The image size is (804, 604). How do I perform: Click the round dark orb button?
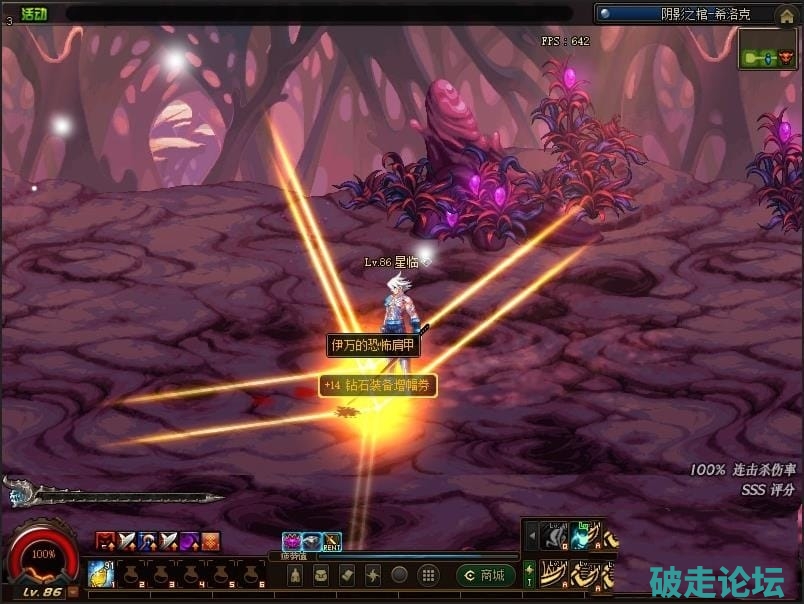click(x=399, y=575)
